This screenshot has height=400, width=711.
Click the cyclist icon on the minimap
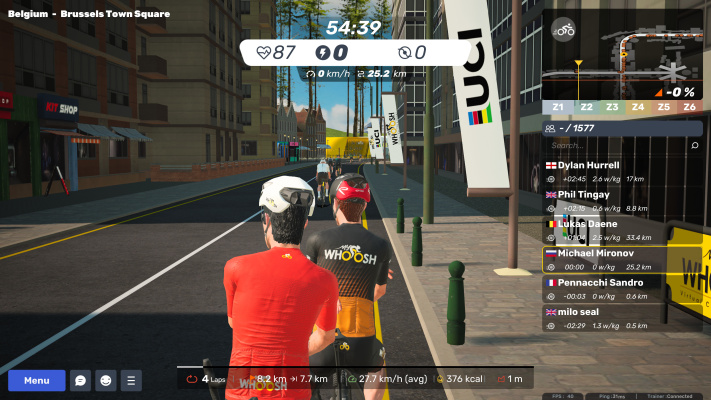[x=565, y=30]
